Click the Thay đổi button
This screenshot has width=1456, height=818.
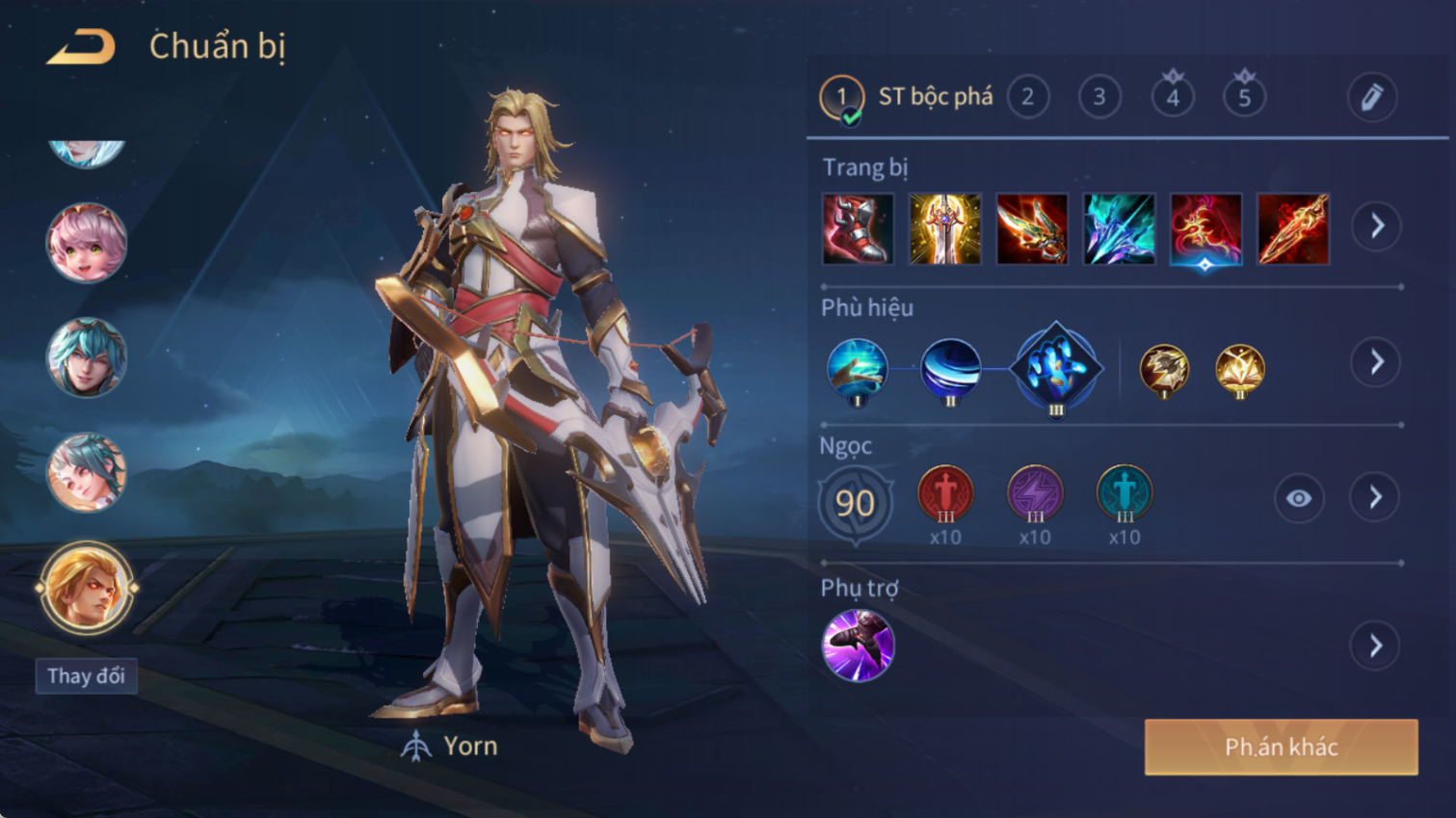point(86,676)
